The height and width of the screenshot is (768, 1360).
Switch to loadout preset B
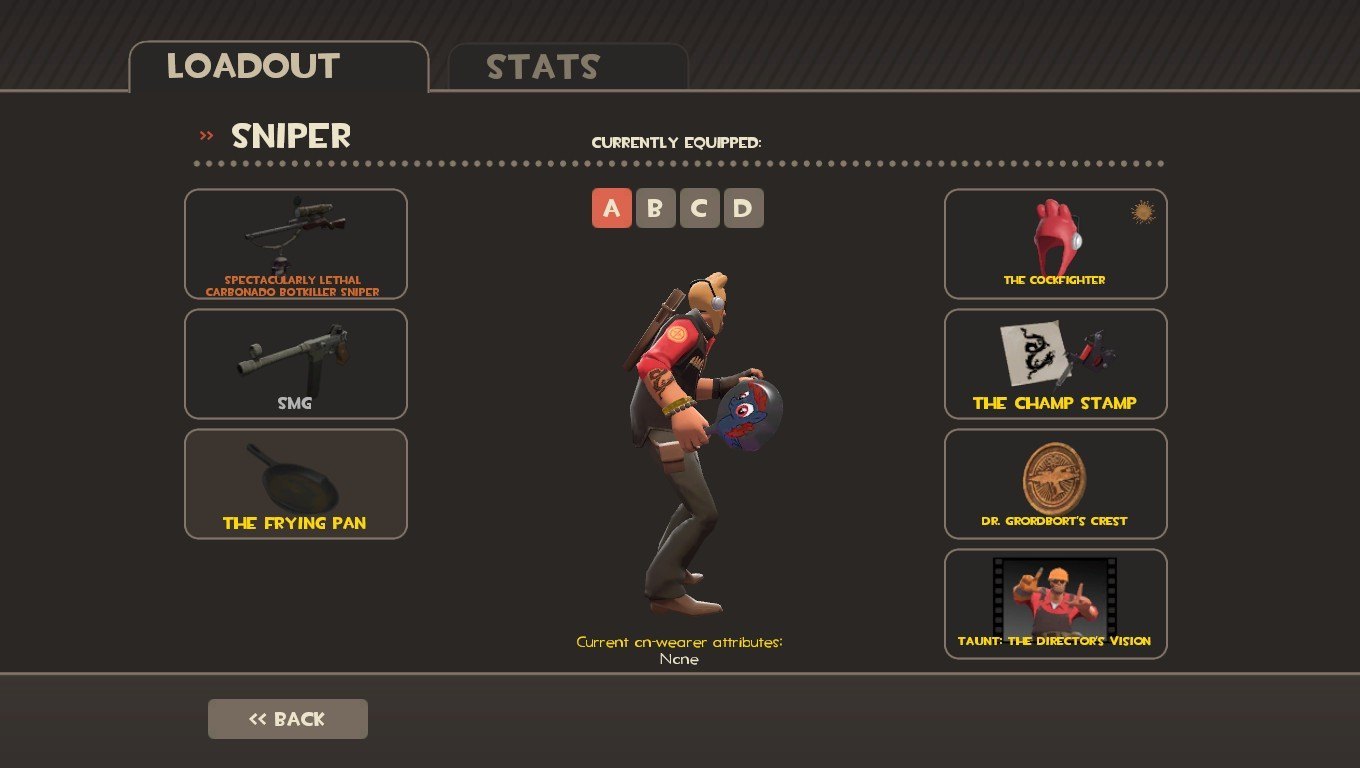656,209
